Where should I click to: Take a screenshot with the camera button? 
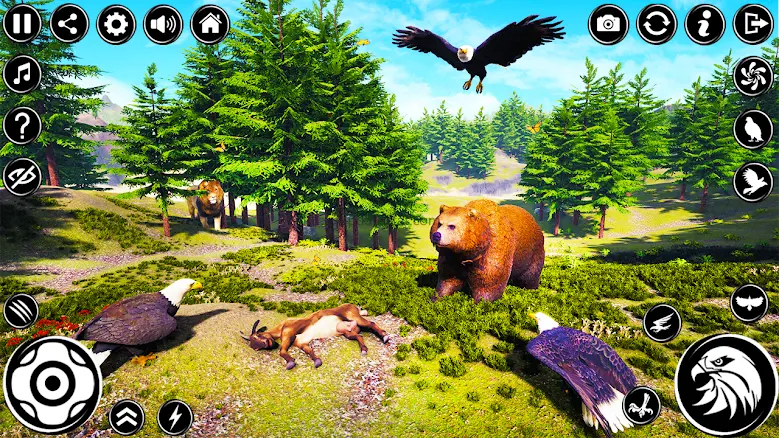click(608, 23)
